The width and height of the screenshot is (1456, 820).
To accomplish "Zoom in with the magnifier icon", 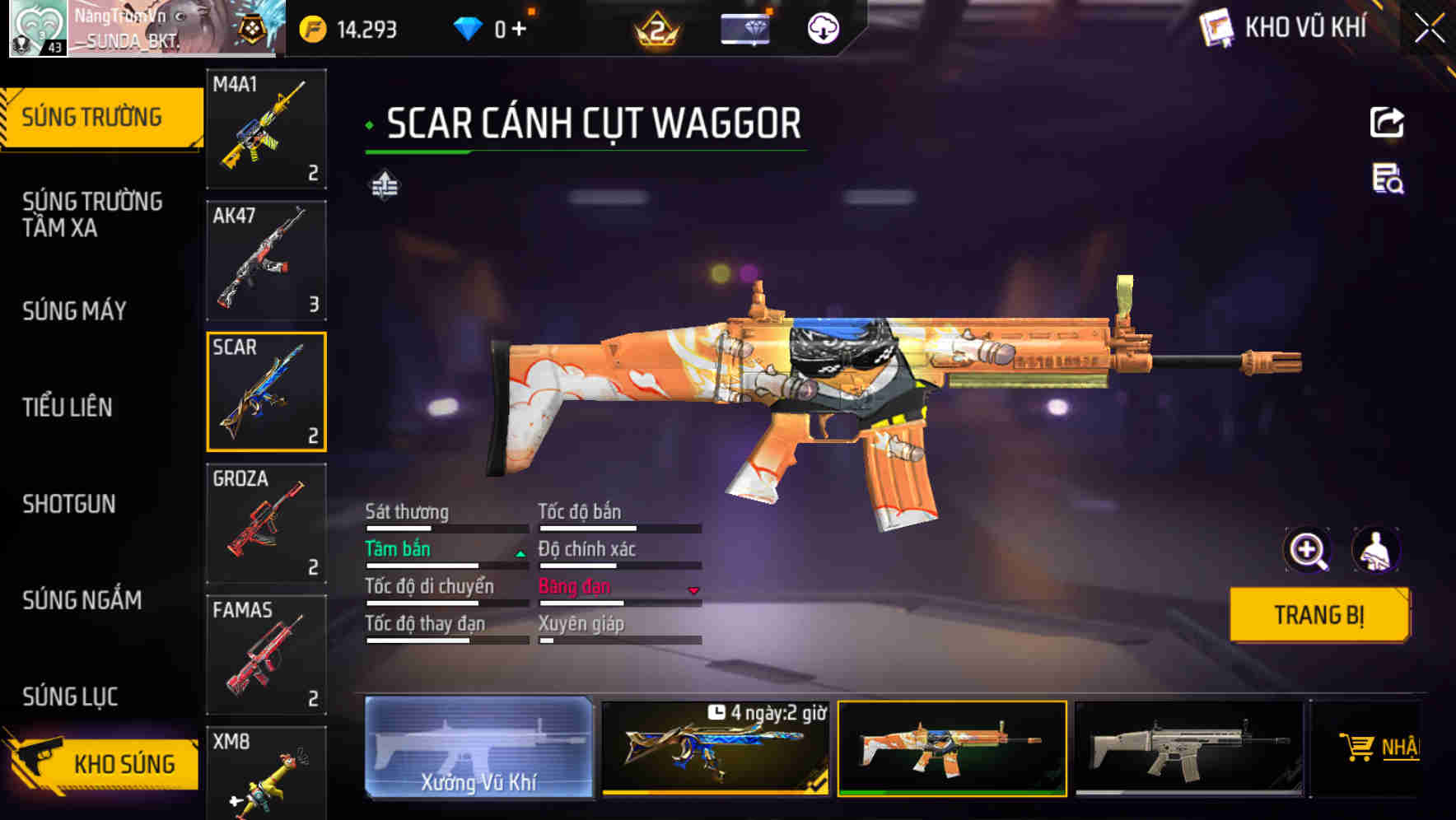I will pos(1307,550).
